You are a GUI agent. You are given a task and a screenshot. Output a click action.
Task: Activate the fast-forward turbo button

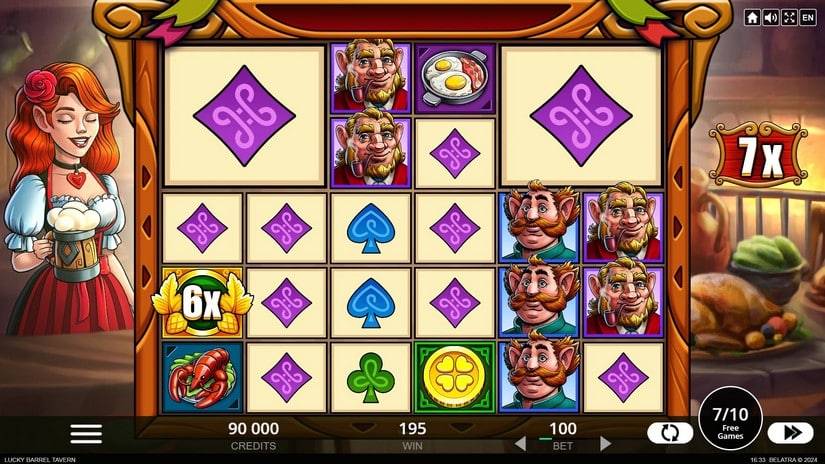(790, 433)
